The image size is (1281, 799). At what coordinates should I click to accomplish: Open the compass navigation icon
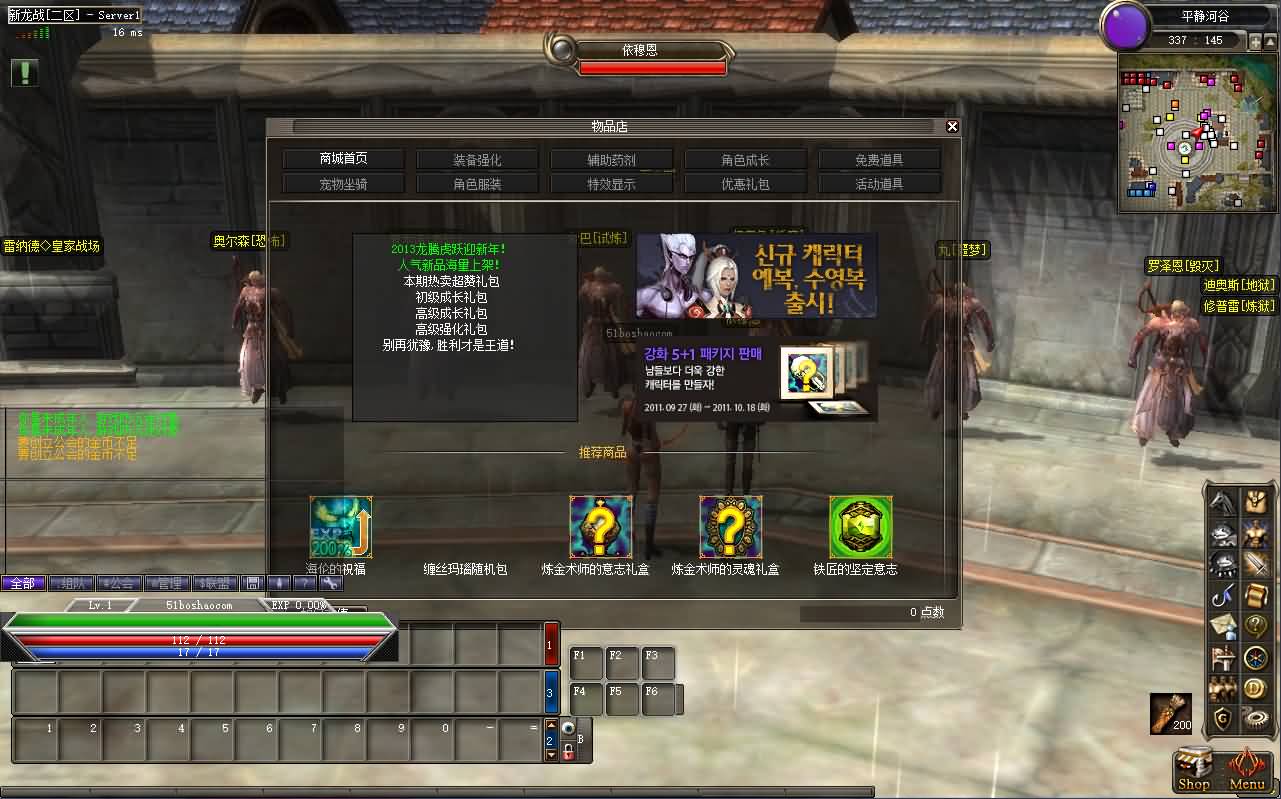1254,657
